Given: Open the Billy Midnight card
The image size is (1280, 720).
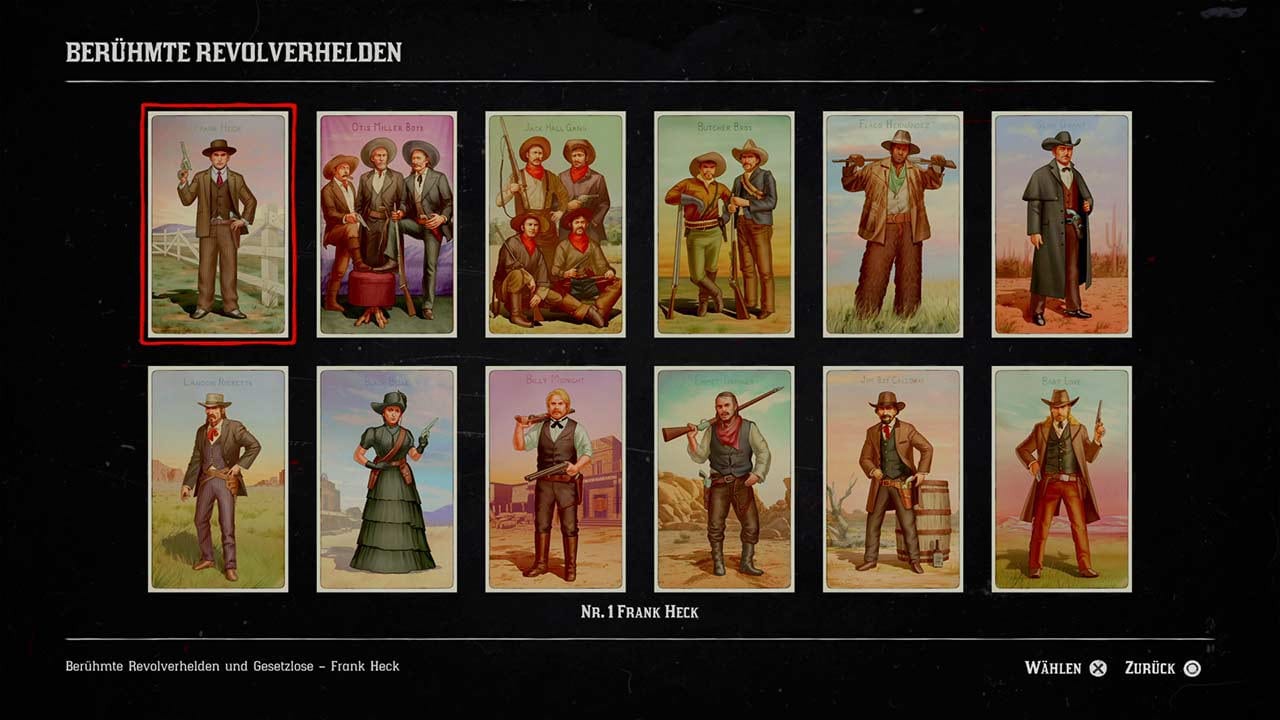Looking at the screenshot, I should (x=555, y=479).
